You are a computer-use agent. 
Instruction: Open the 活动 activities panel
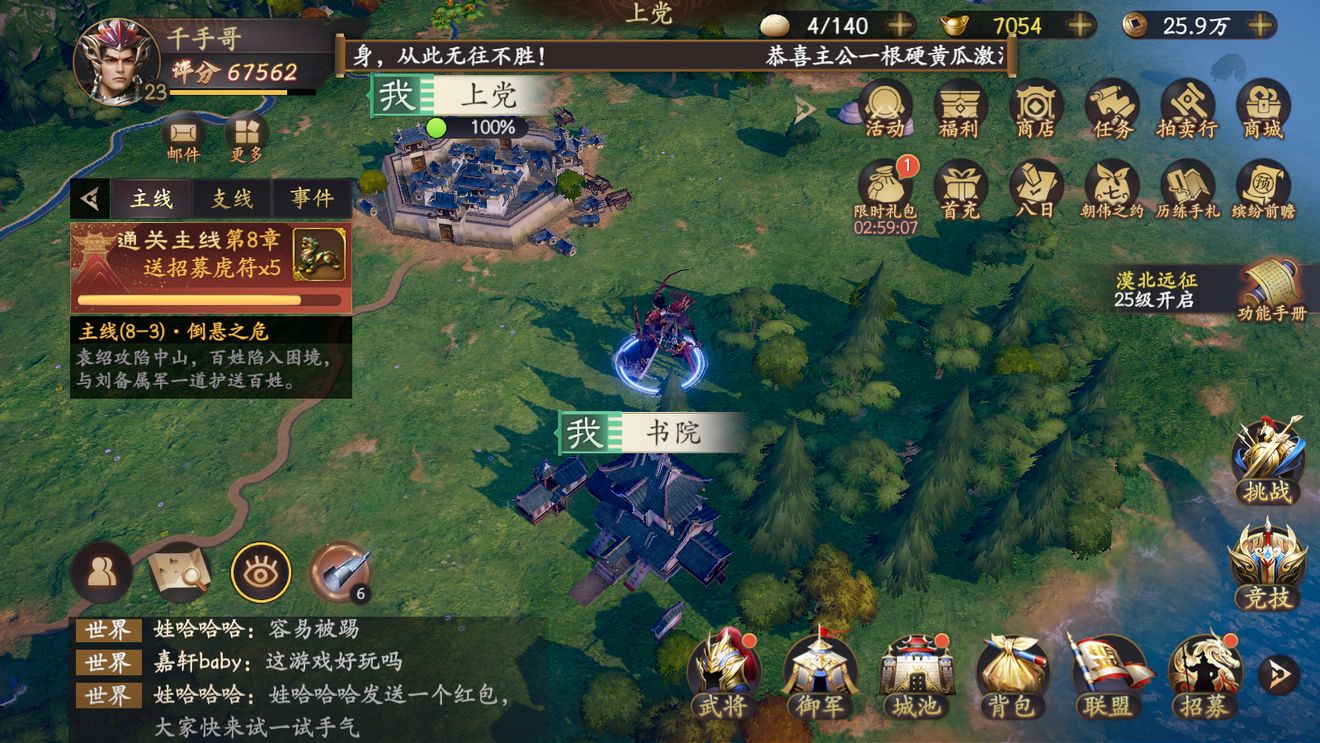pos(884,108)
